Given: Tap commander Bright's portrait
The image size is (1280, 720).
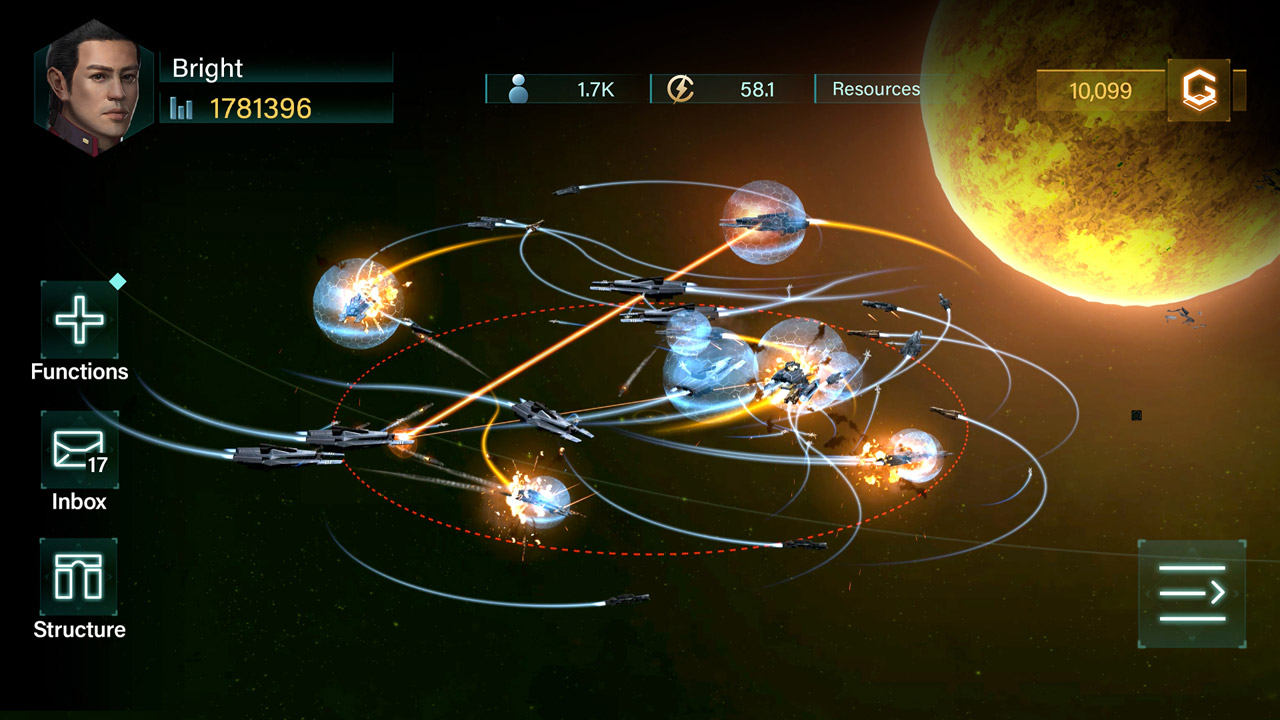Looking at the screenshot, I should coord(94,88).
